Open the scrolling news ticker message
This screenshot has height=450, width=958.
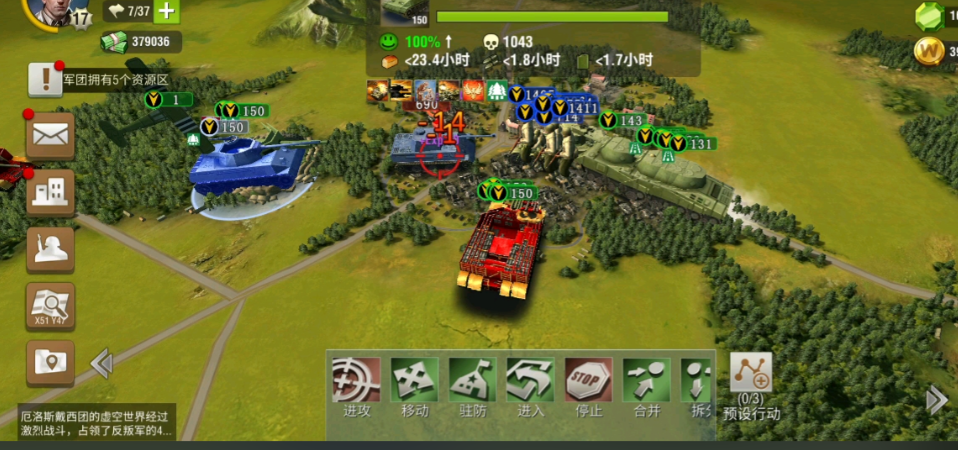coord(97,423)
